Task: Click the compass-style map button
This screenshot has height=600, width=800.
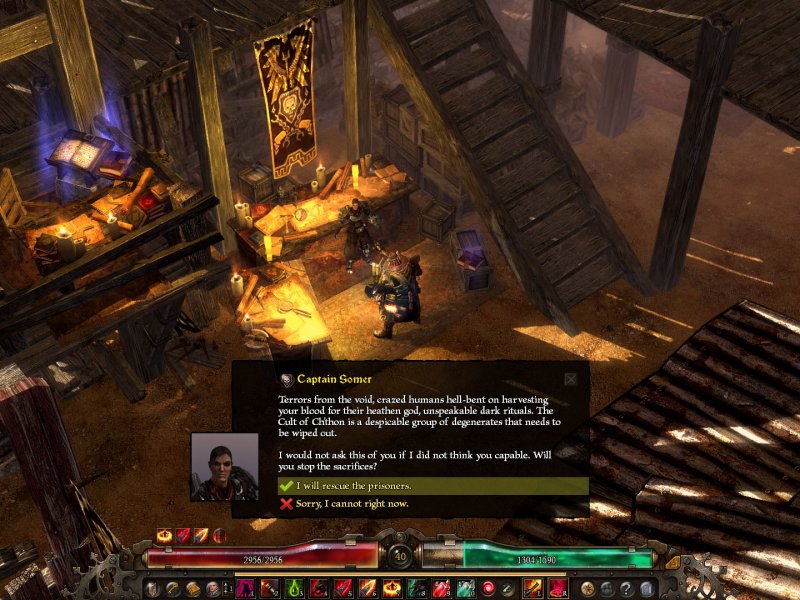Action: coord(587,588)
